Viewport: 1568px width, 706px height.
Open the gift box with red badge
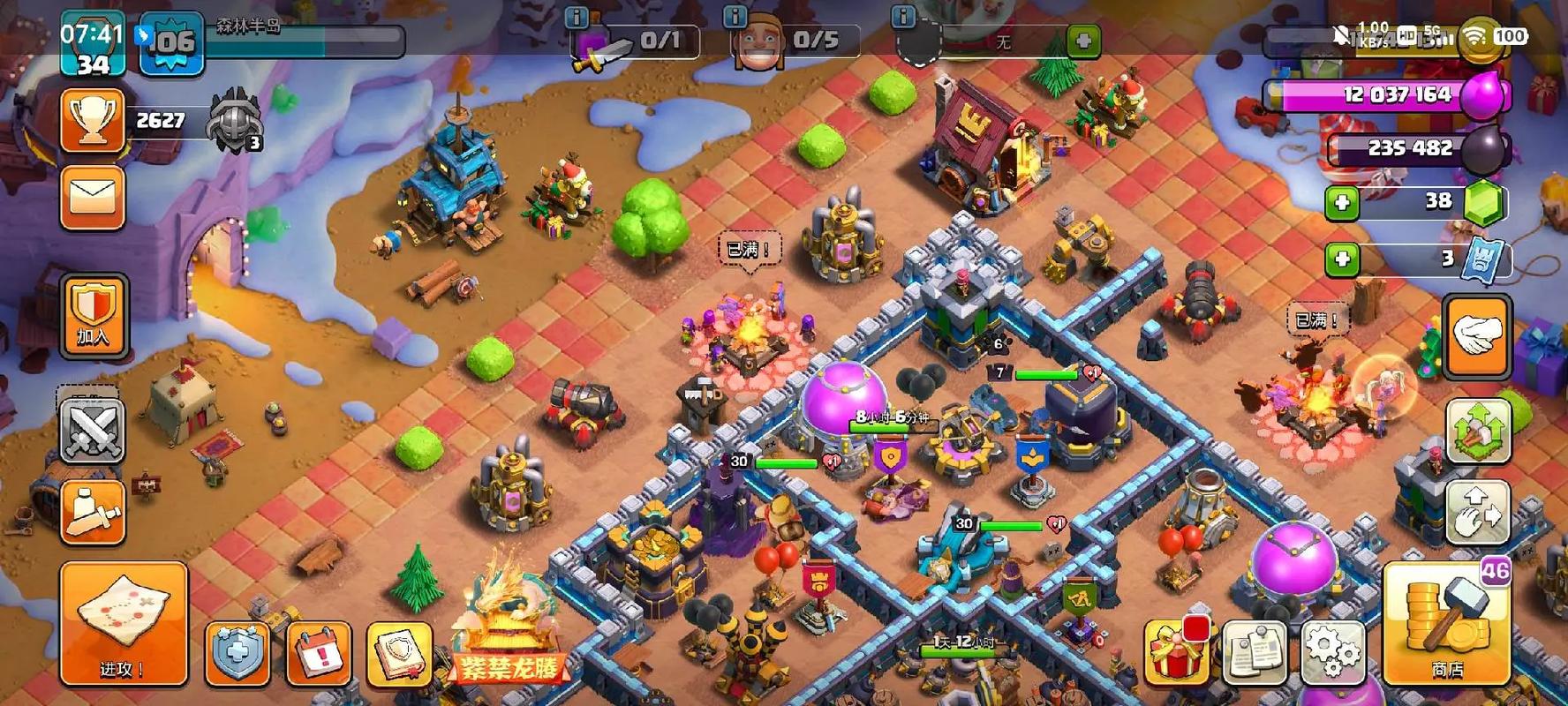pyautogui.click(x=1177, y=652)
